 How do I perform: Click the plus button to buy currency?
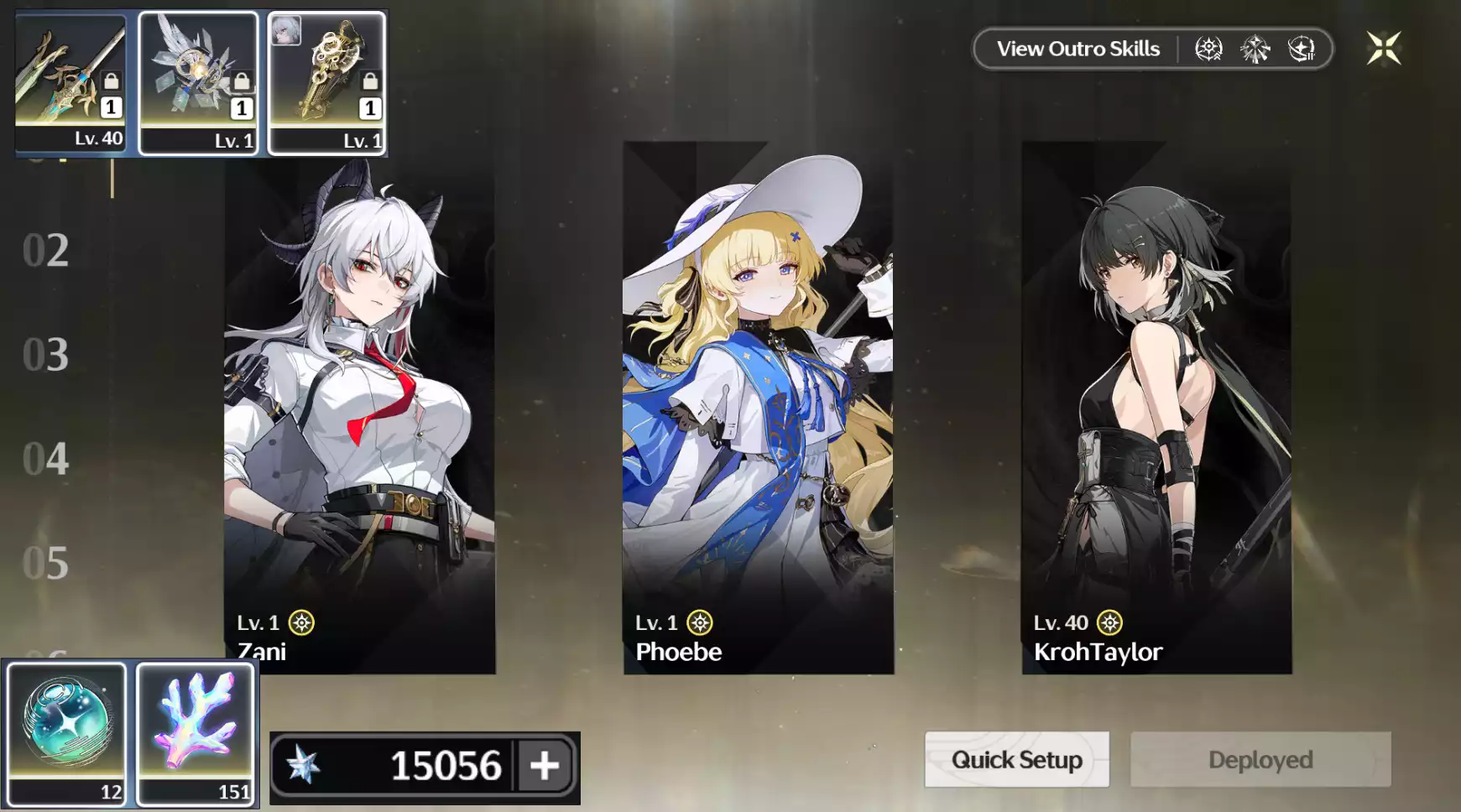pyautogui.click(x=545, y=764)
